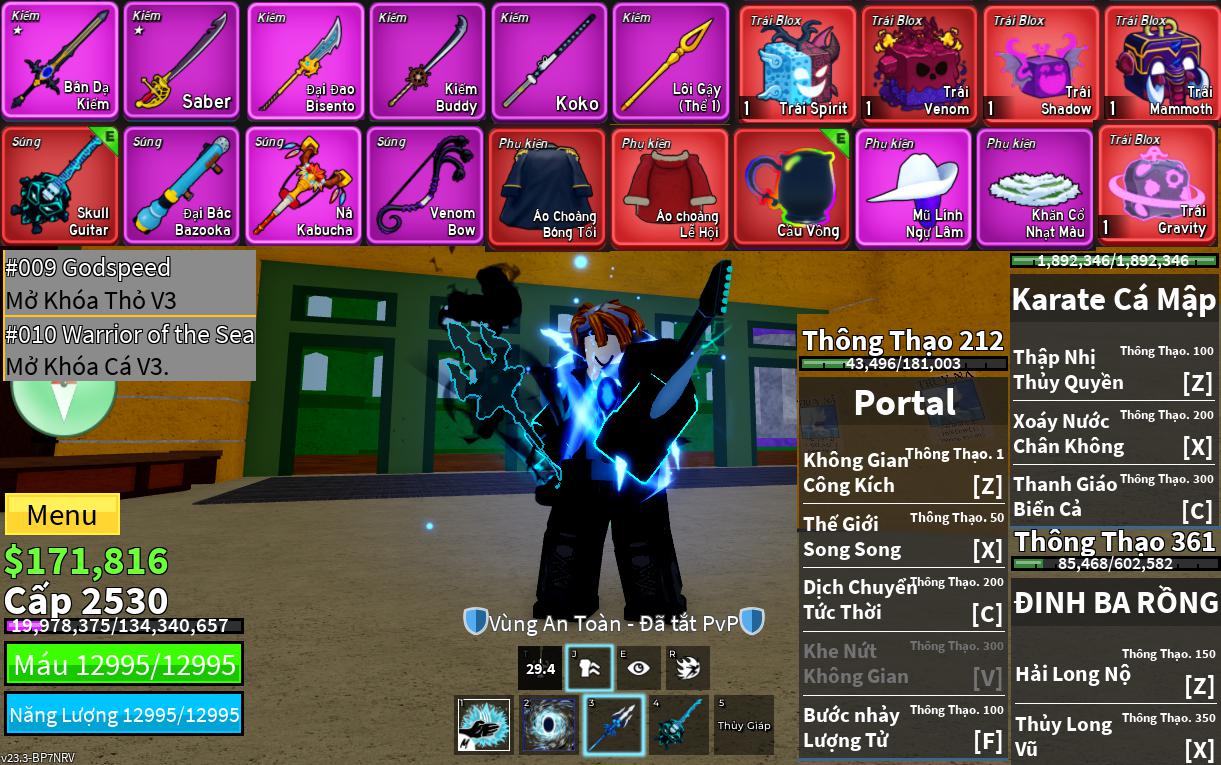Open the yellow Menu button

coord(62,515)
